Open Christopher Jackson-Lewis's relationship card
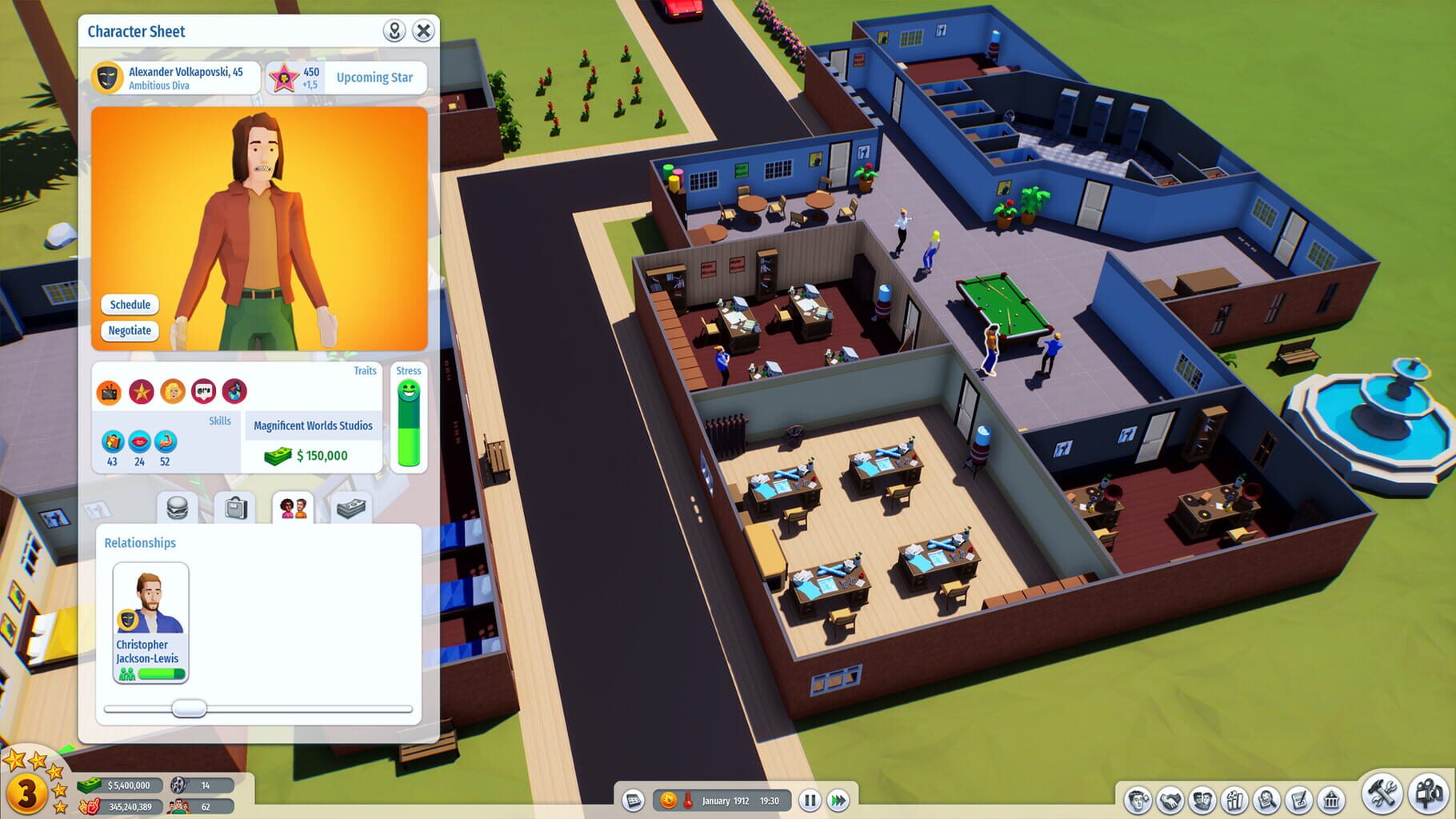The image size is (1456, 819). [150, 624]
